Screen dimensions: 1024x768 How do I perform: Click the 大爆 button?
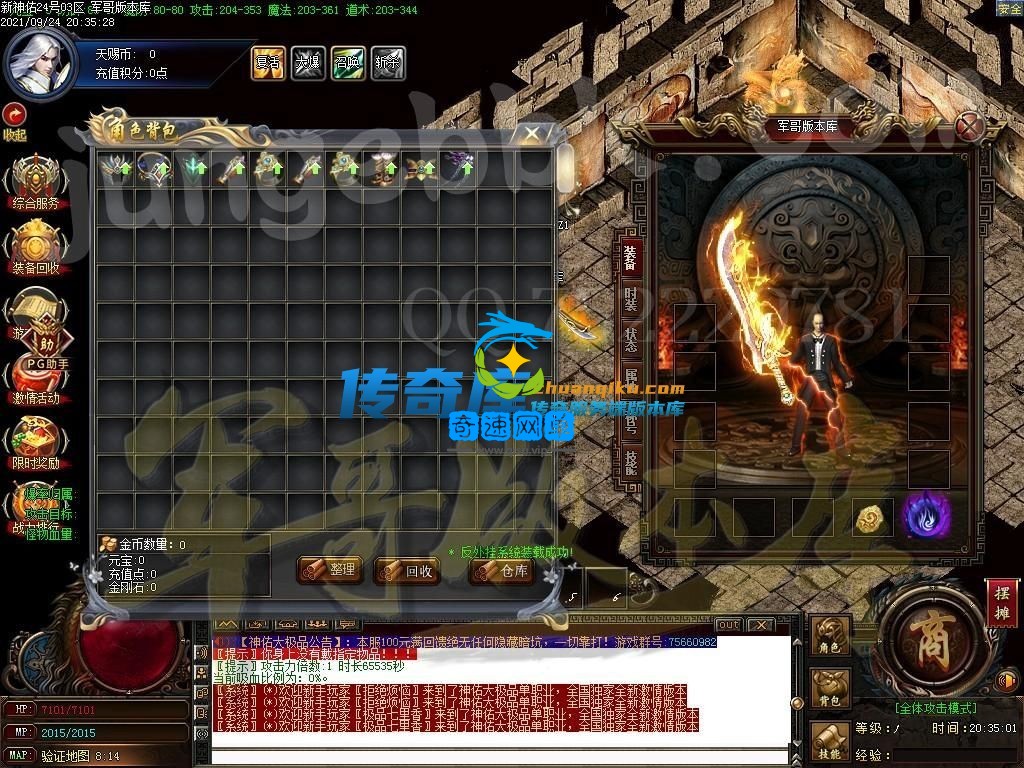[x=307, y=62]
